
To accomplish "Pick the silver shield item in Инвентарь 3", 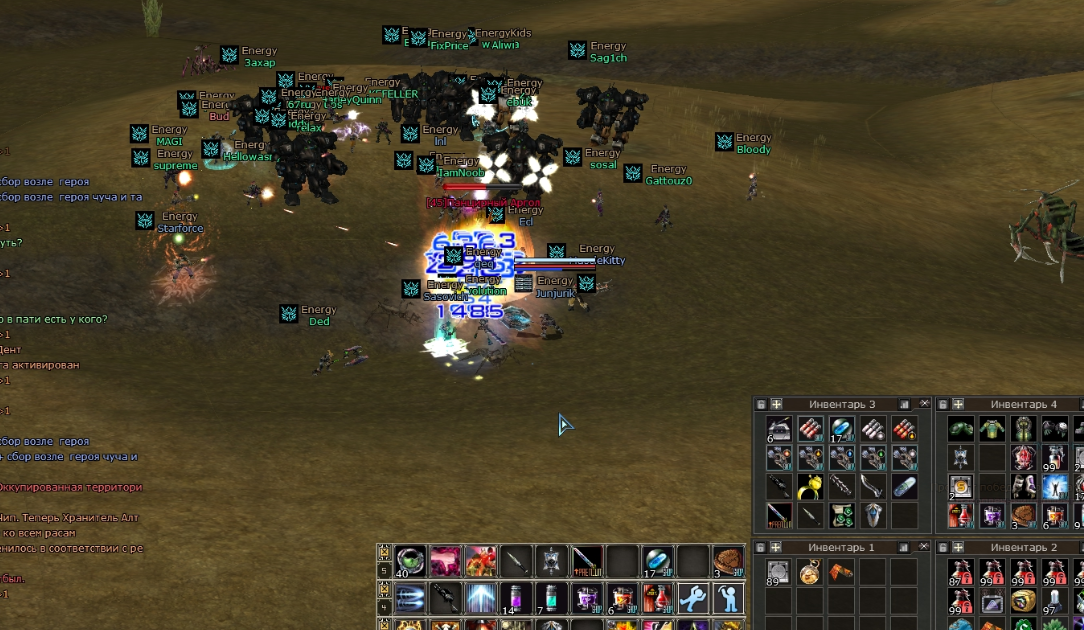I will click(x=873, y=516).
